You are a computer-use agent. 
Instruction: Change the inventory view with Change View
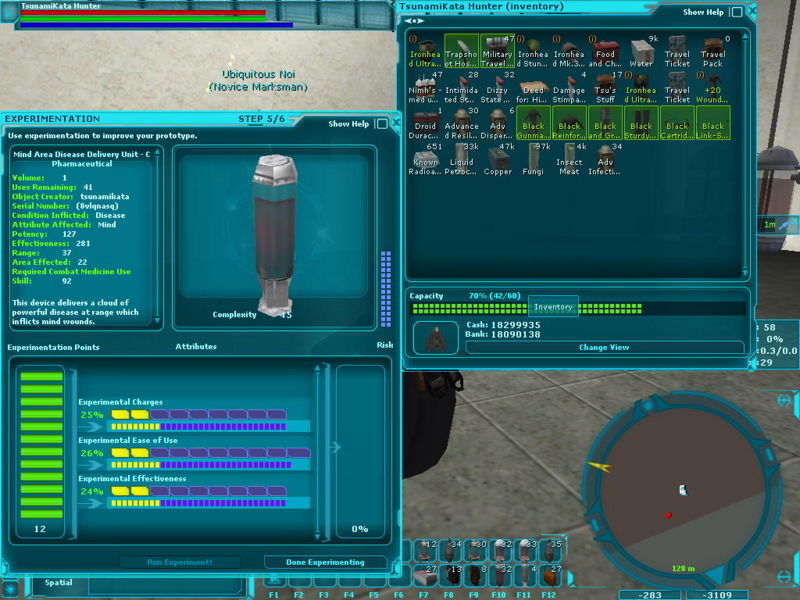(604, 347)
